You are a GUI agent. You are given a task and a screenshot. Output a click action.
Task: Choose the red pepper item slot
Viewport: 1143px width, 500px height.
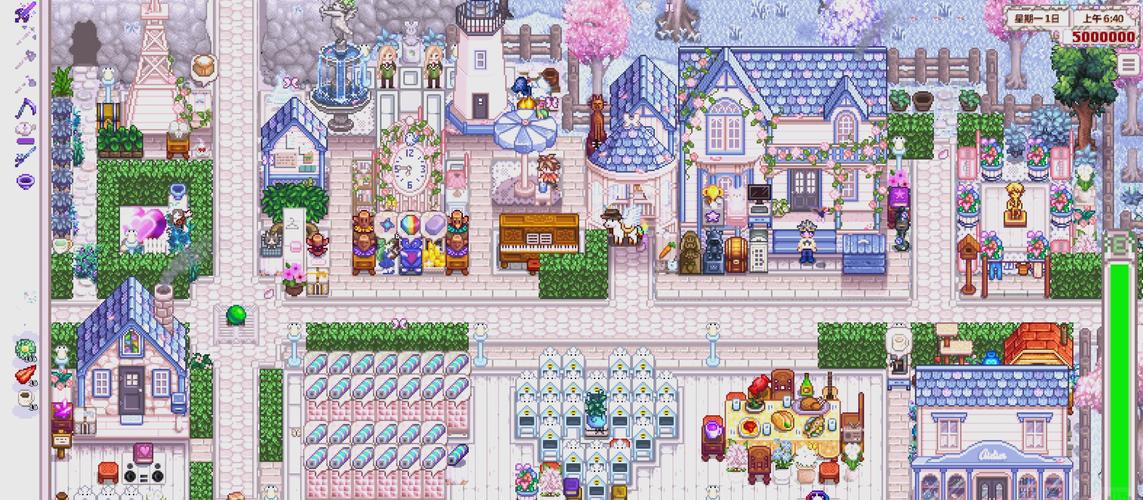pyautogui.click(x=25, y=374)
